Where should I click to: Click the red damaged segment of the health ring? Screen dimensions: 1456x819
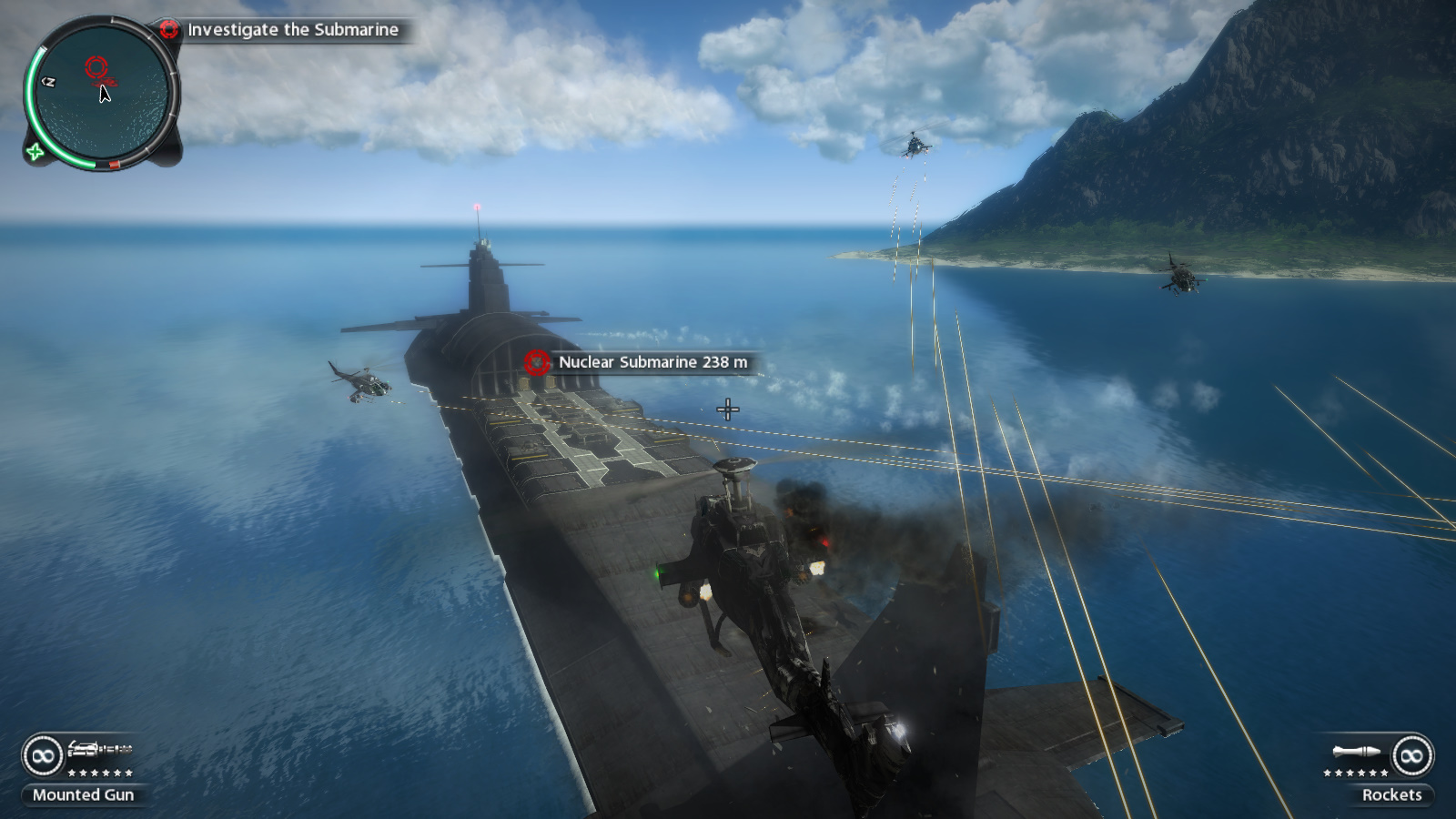click(x=114, y=165)
